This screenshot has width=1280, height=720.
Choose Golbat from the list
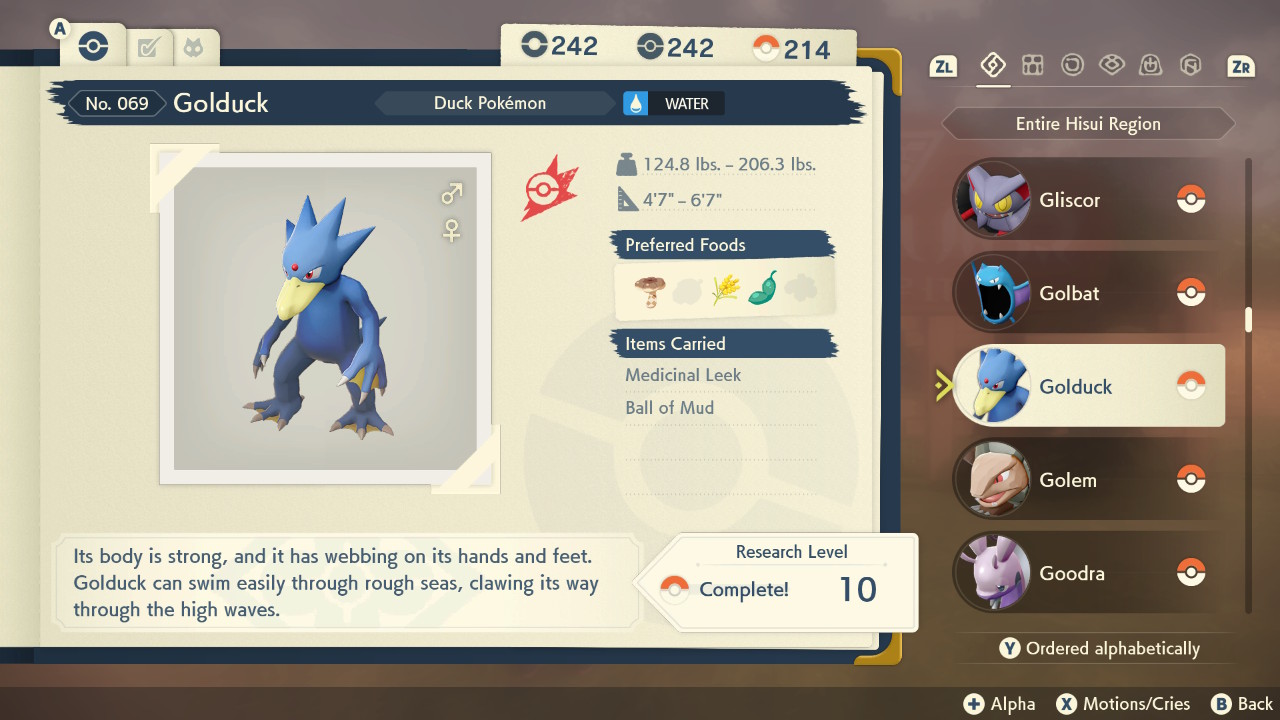tap(1088, 293)
